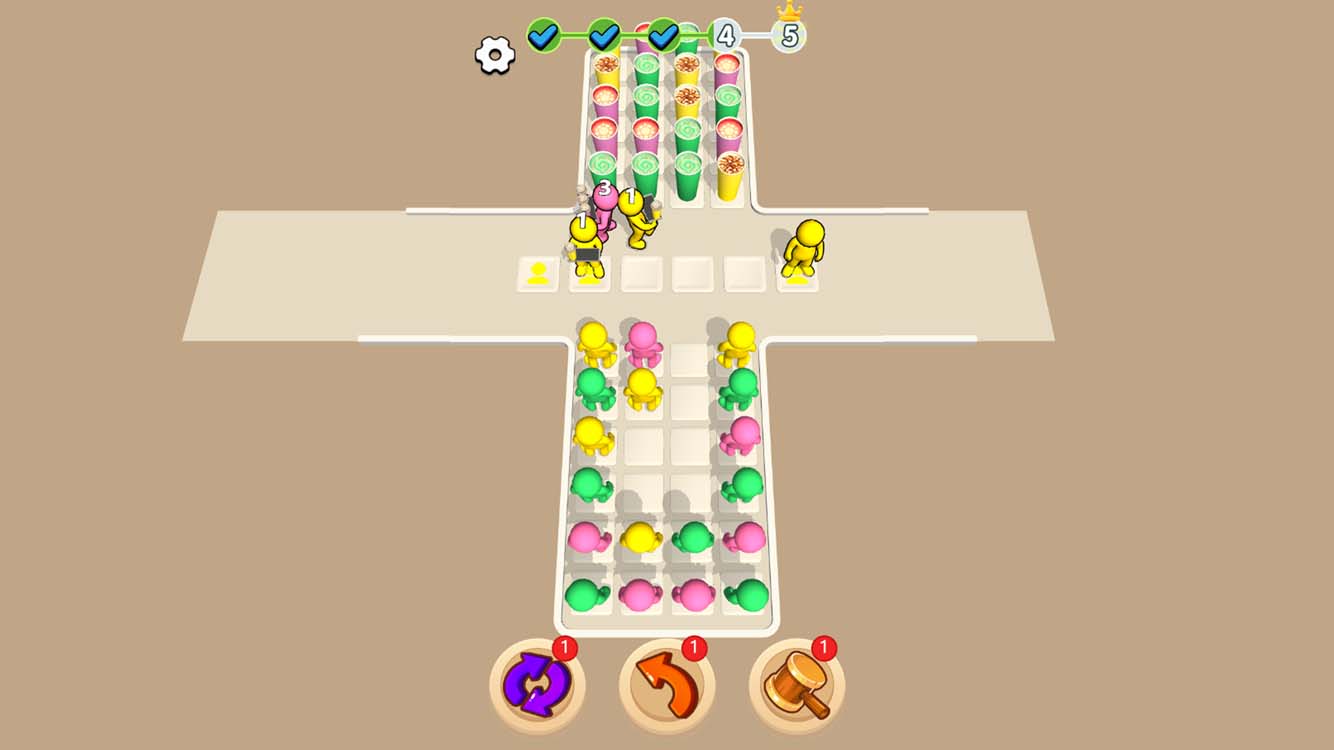Tap the third completed level checkmark

pyautogui.click(x=662, y=35)
